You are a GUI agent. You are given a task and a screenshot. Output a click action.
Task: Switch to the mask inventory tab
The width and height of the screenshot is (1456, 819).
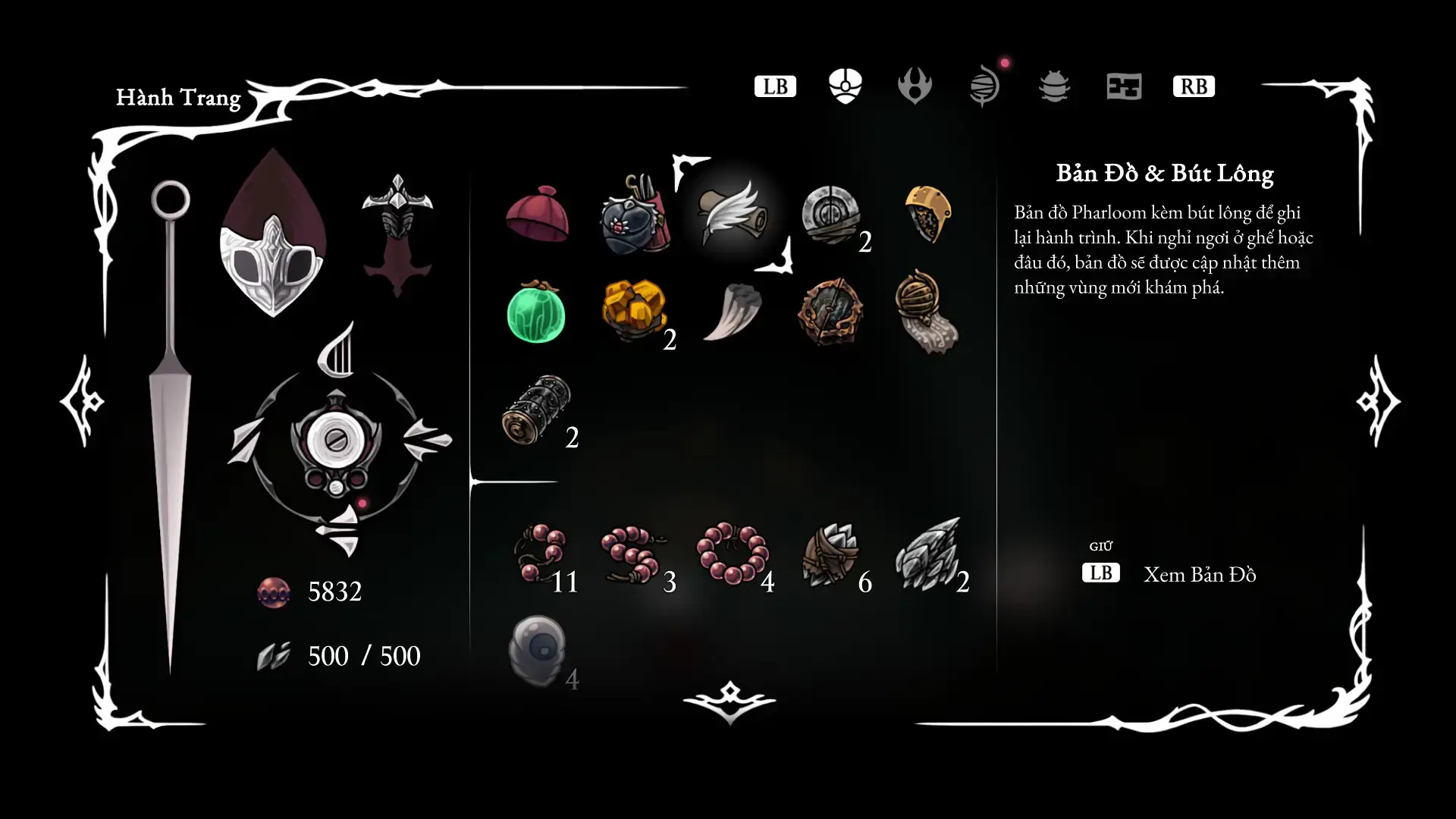845,86
